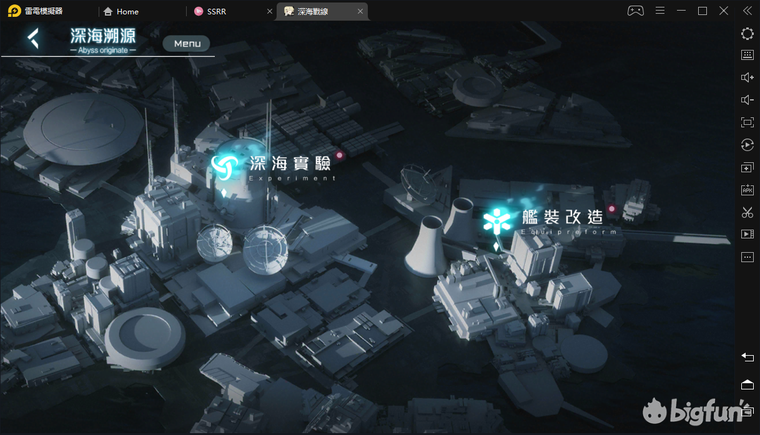Click the emulator scissors screenshot tool
Image resolution: width=760 pixels, height=435 pixels.
[747, 212]
